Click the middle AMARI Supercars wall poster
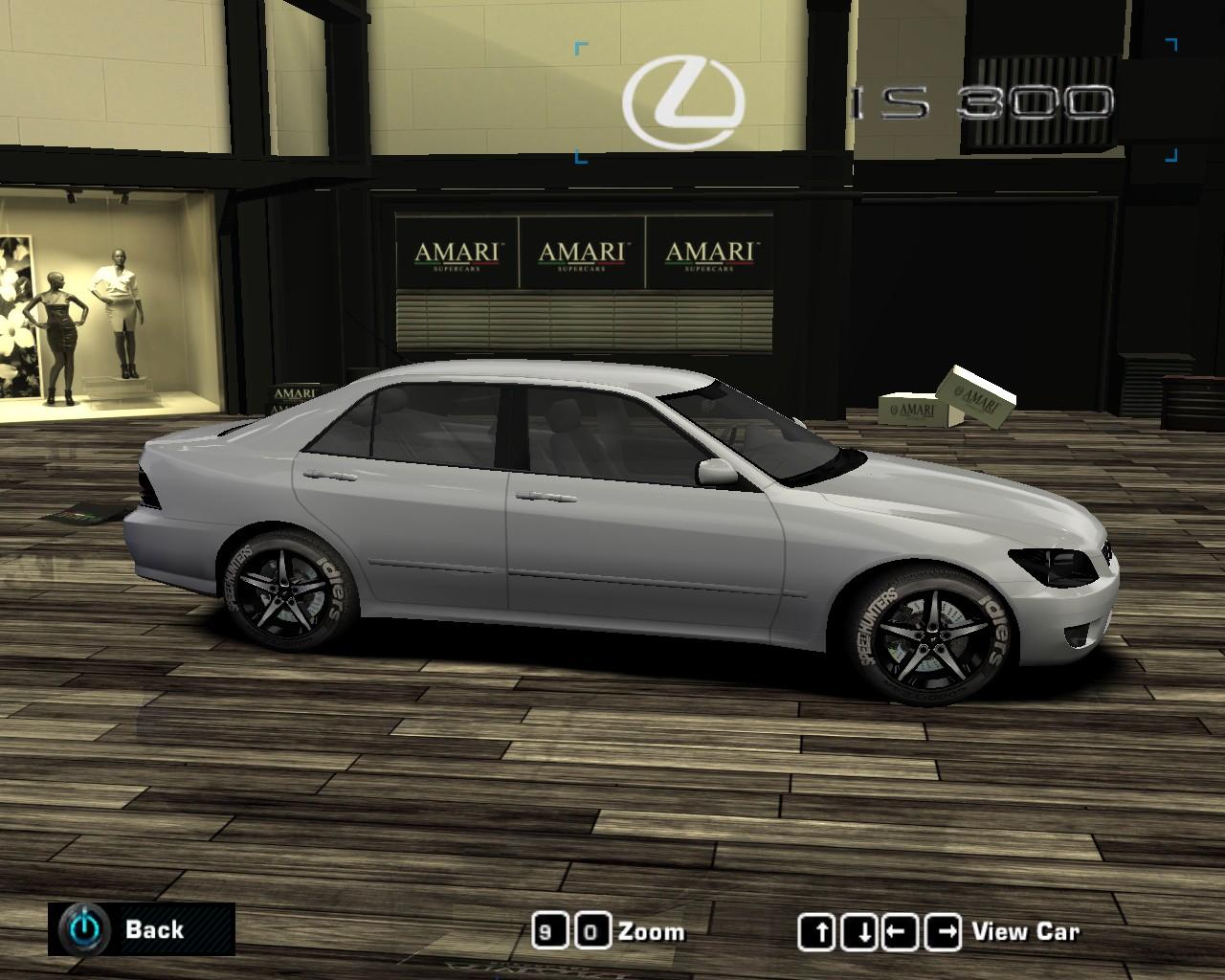The width and height of the screenshot is (1225, 980). tap(582, 252)
